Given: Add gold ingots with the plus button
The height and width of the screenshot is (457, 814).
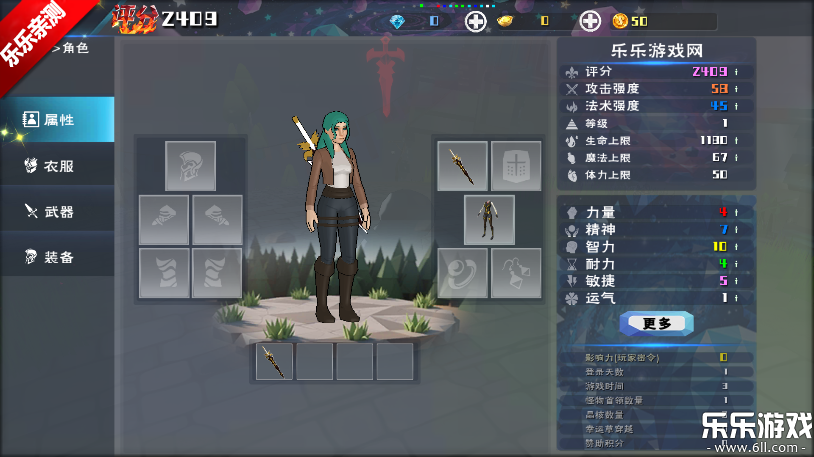Looking at the screenshot, I should pyautogui.click(x=591, y=21).
